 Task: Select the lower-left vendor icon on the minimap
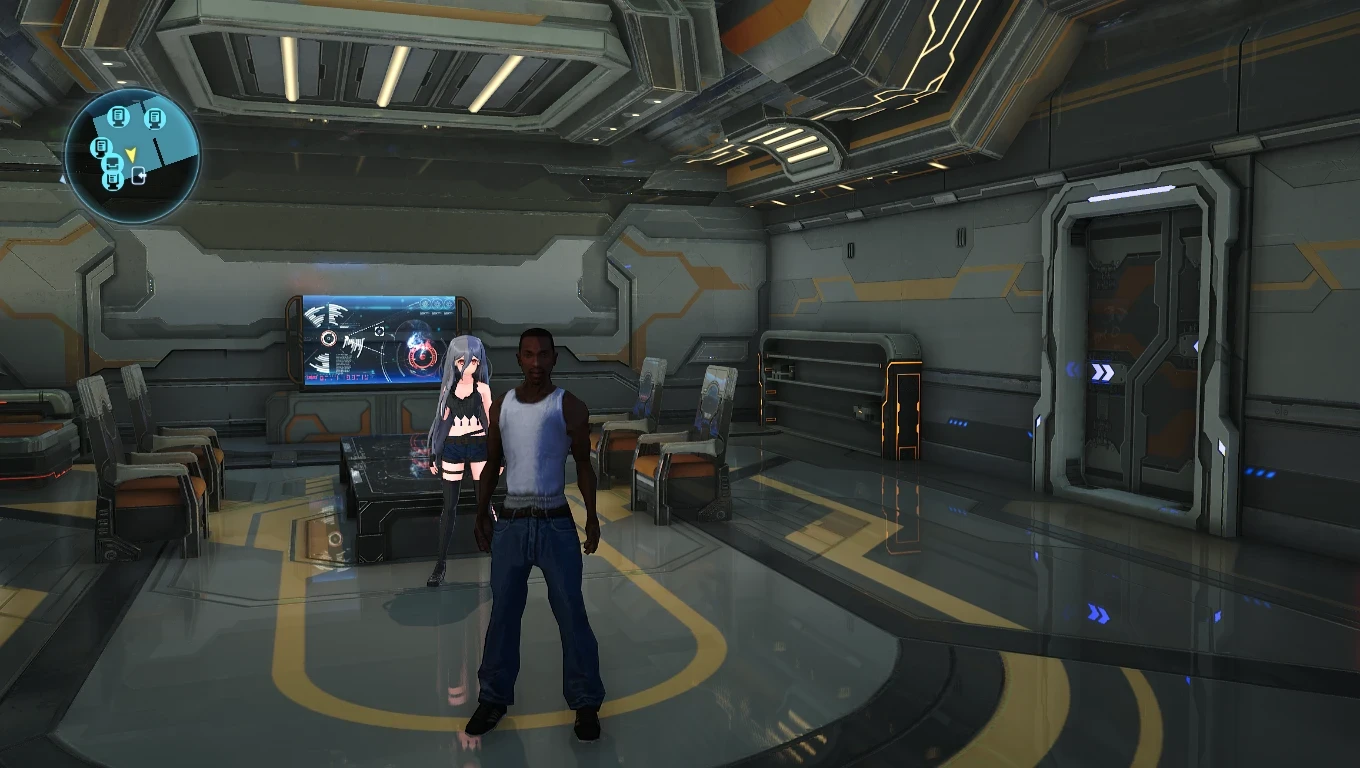[114, 164]
